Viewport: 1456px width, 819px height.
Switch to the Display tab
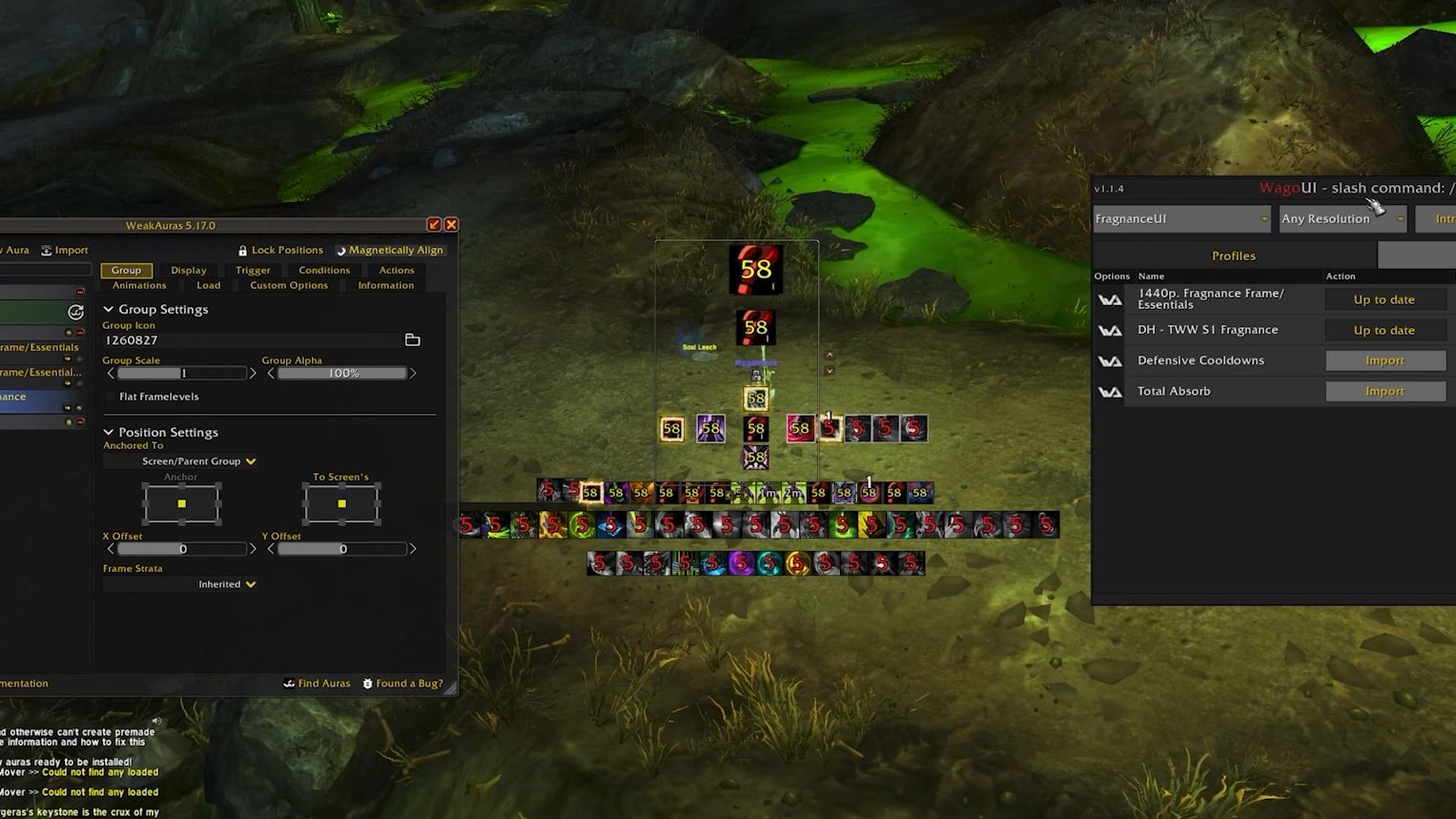coord(188,270)
